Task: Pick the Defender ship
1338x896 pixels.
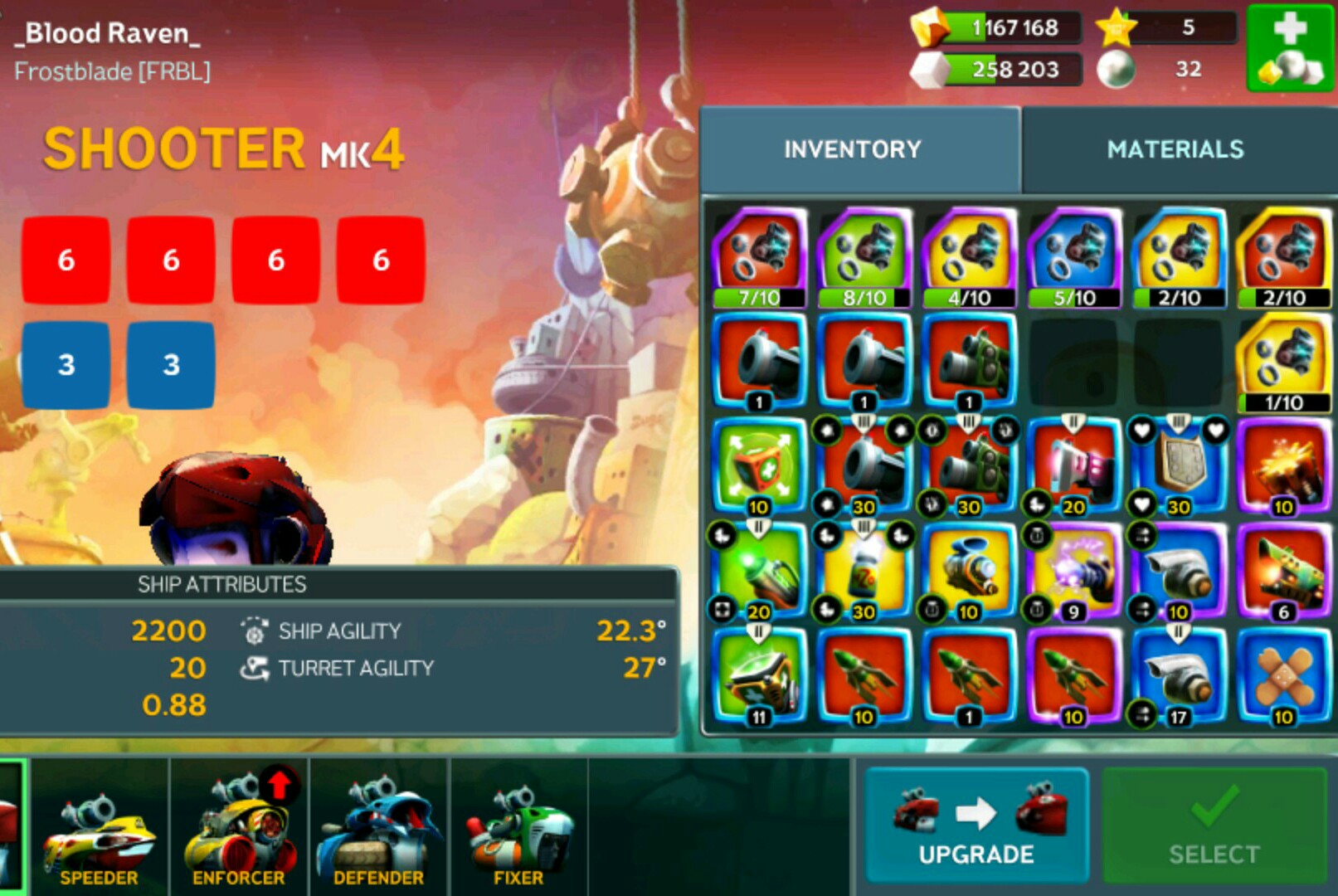Action: [378, 830]
